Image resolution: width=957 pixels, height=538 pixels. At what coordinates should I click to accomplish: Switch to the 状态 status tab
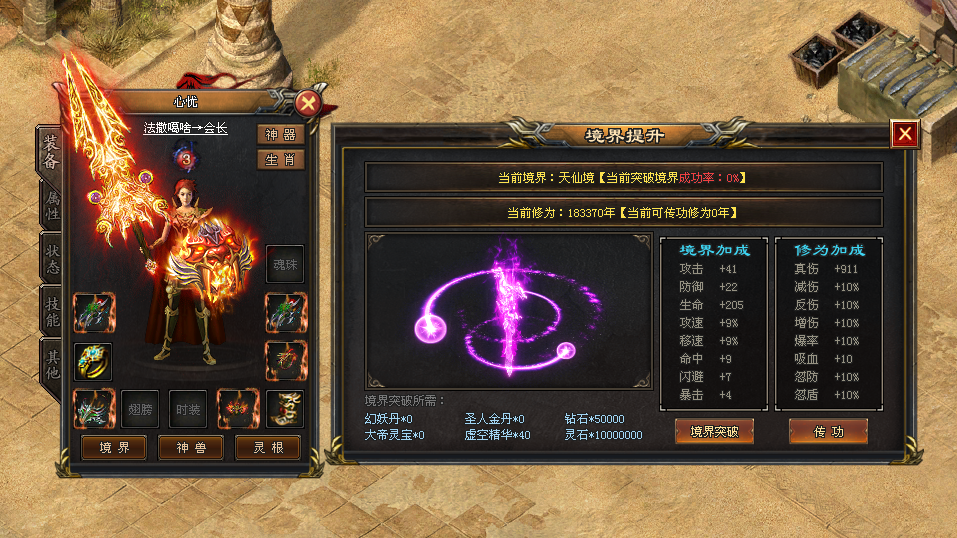(52, 258)
